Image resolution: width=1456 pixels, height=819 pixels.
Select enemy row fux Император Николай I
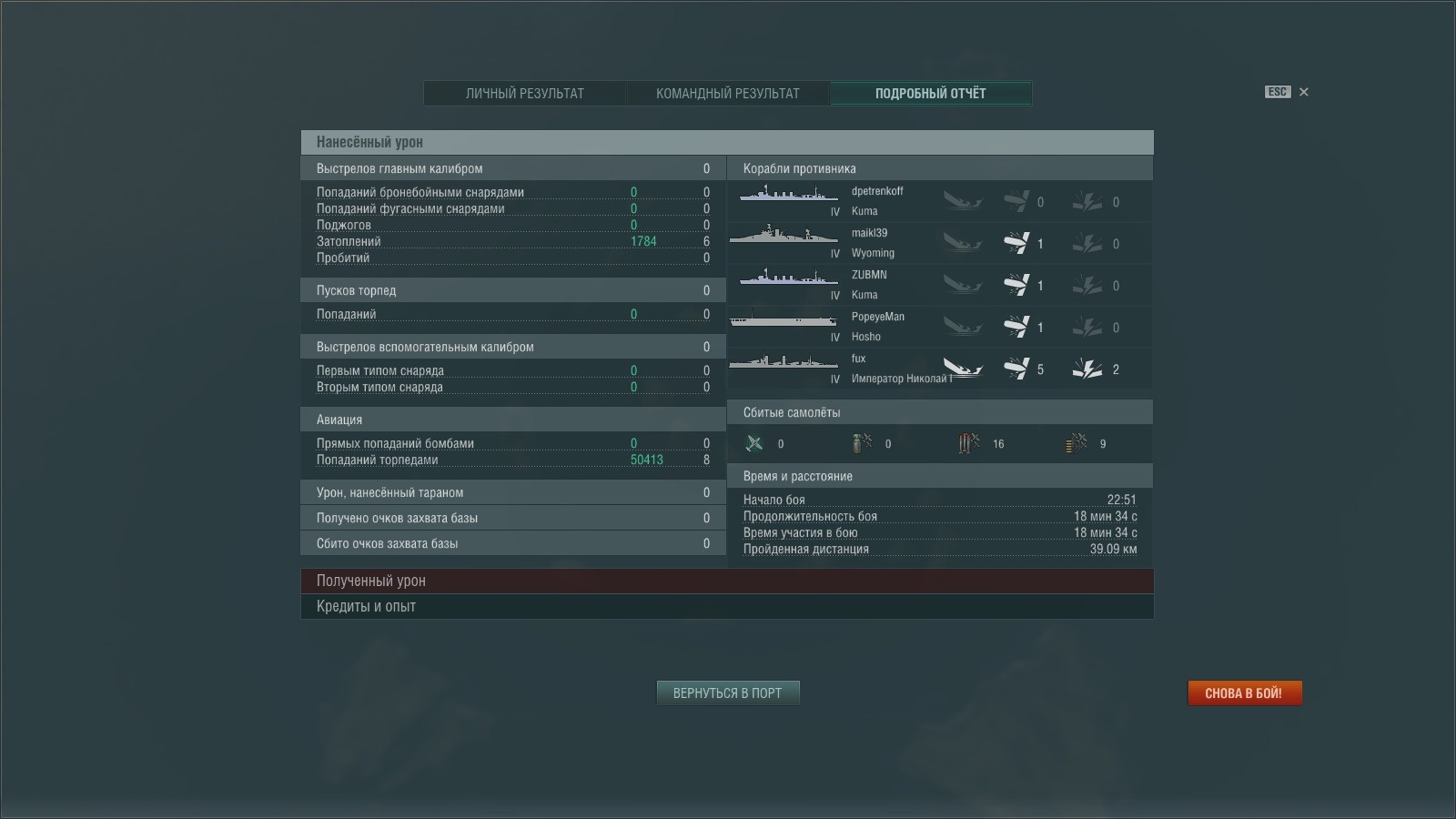point(939,369)
